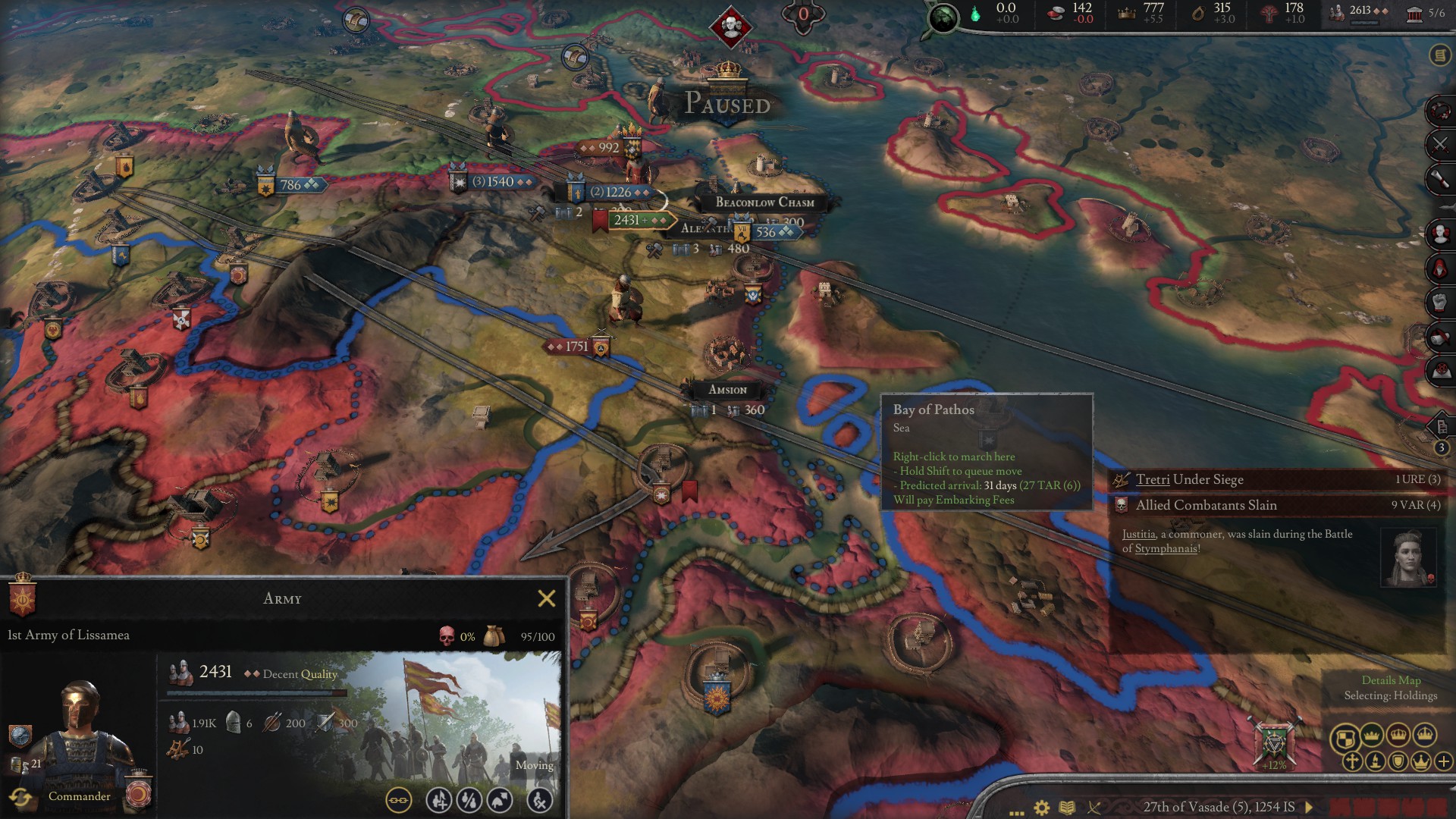The image size is (1456, 819).
Task: Click the army quality progress bar under 2431
Action: pyautogui.click(x=258, y=694)
